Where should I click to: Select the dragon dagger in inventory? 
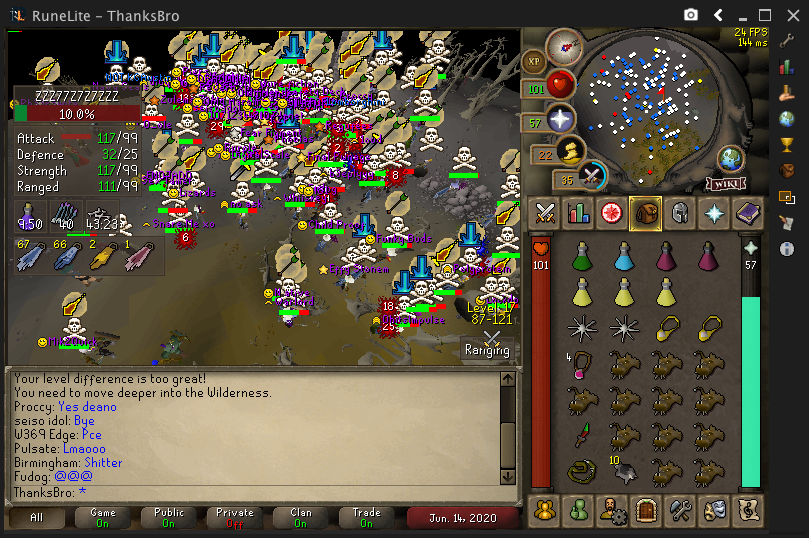(x=580, y=436)
